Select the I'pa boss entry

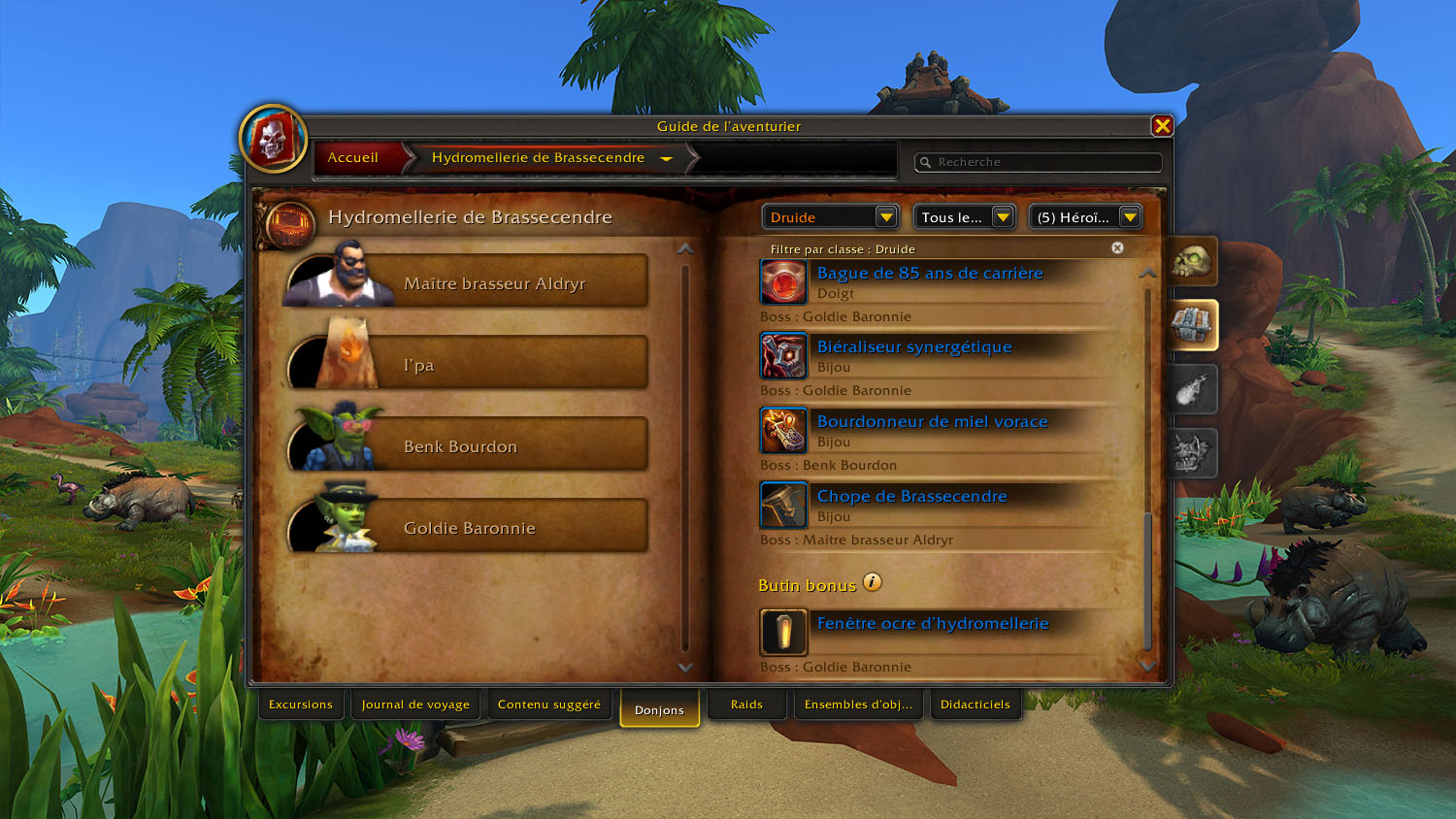tap(493, 365)
